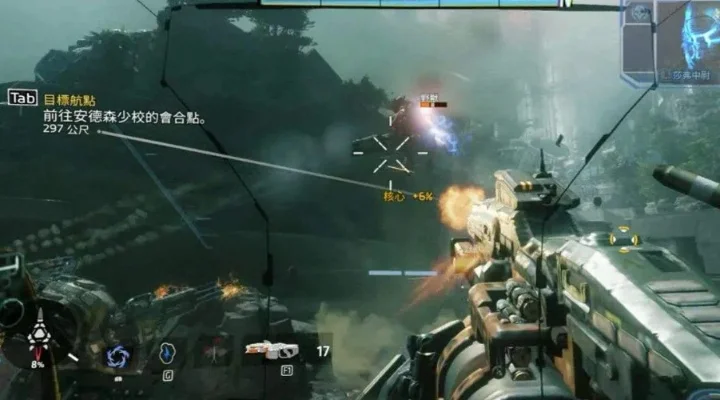Use the blue lightning ability icon
Screen dimensions: 720x400
coord(168,353)
